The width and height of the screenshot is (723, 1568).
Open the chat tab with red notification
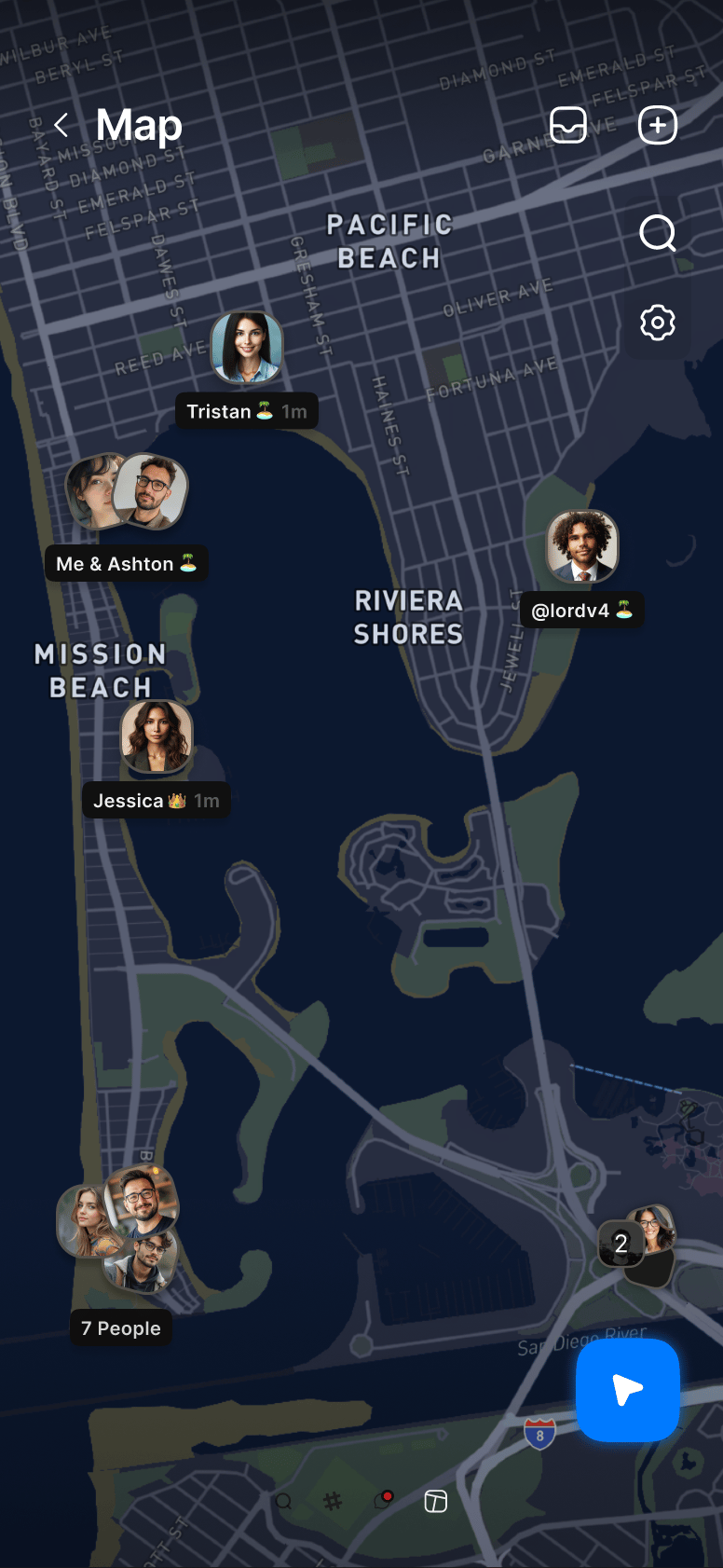coord(382,1501)
